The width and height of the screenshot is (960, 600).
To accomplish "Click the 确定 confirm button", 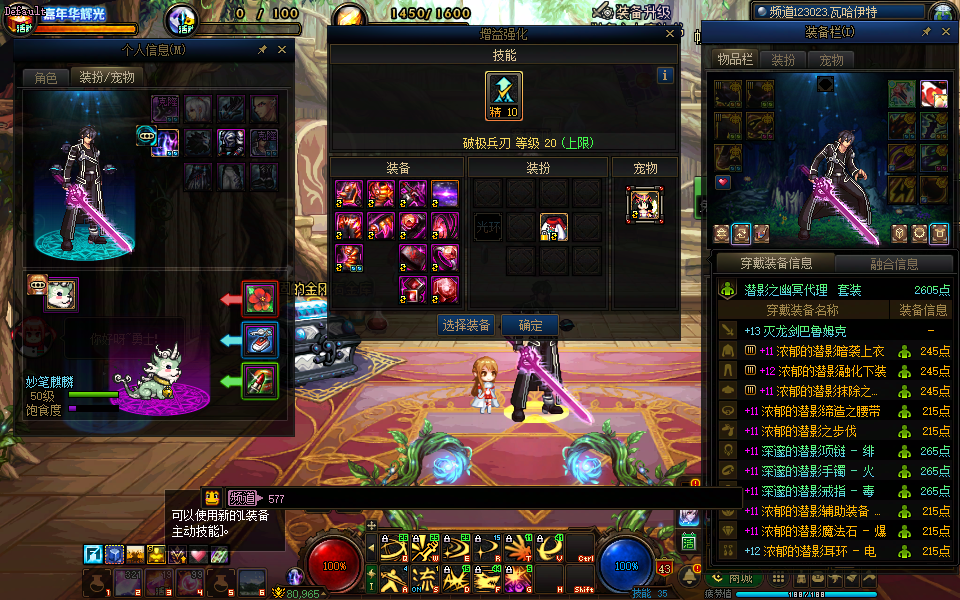I will (x=530, y=325).
